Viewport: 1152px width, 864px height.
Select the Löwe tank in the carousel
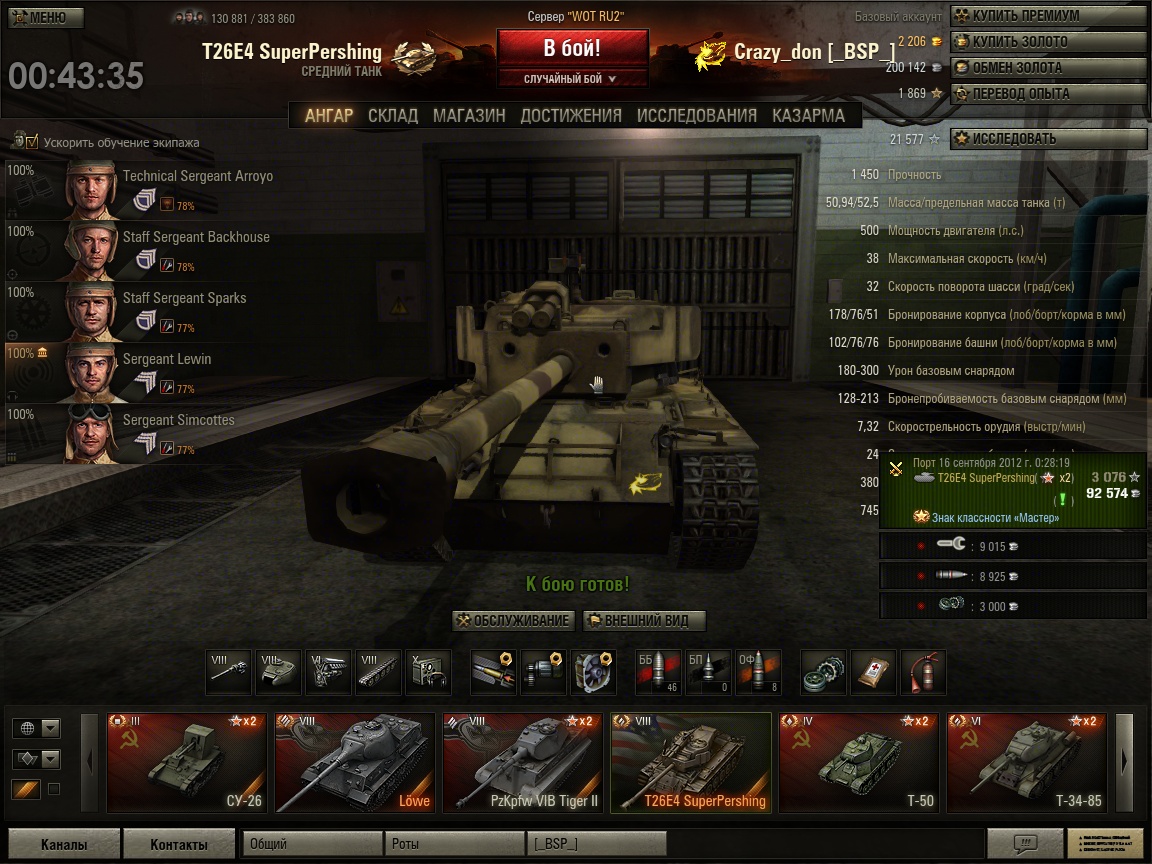354,762
